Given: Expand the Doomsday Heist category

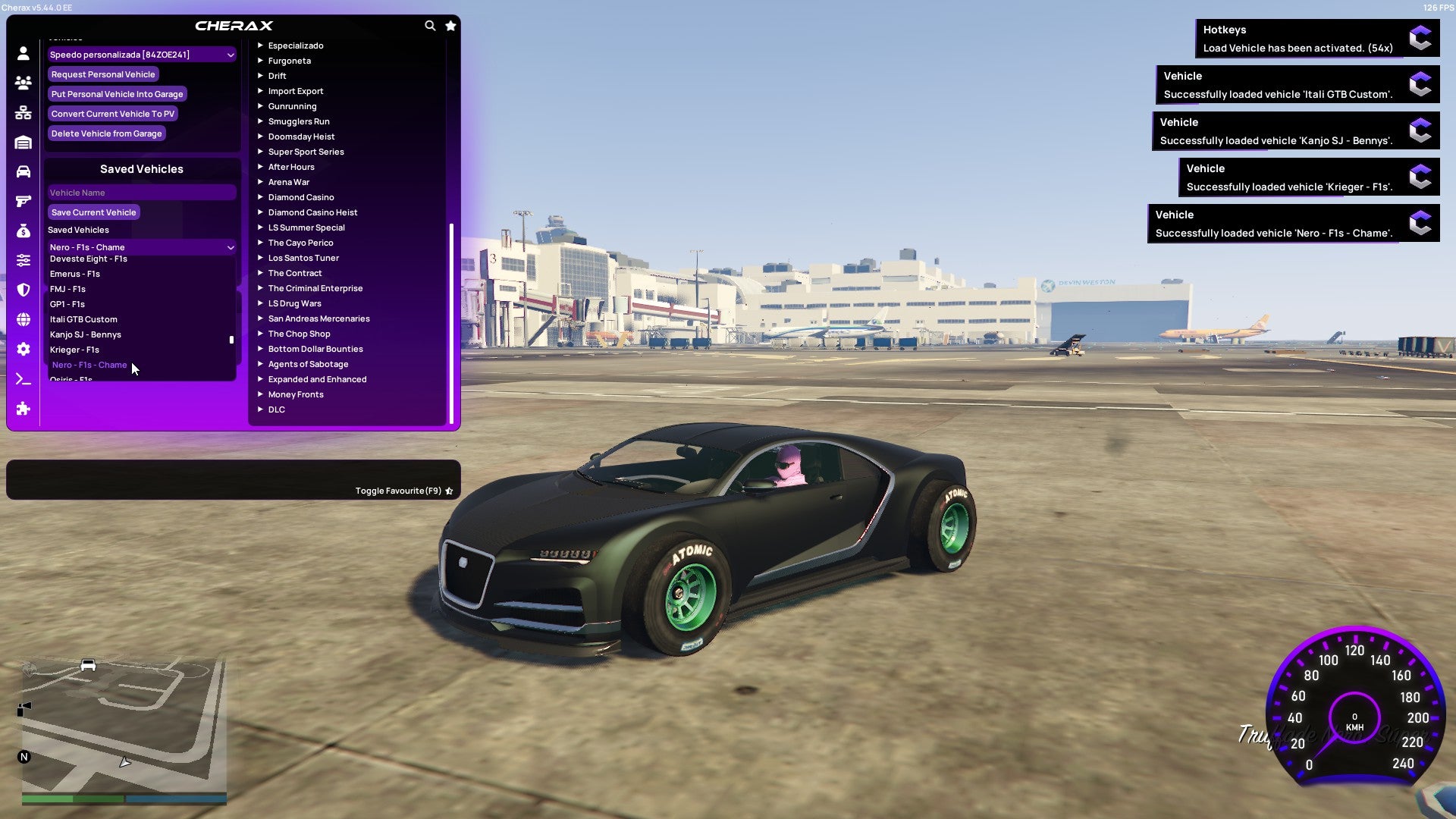Looking at the screenshot, I should click(300, 136).
